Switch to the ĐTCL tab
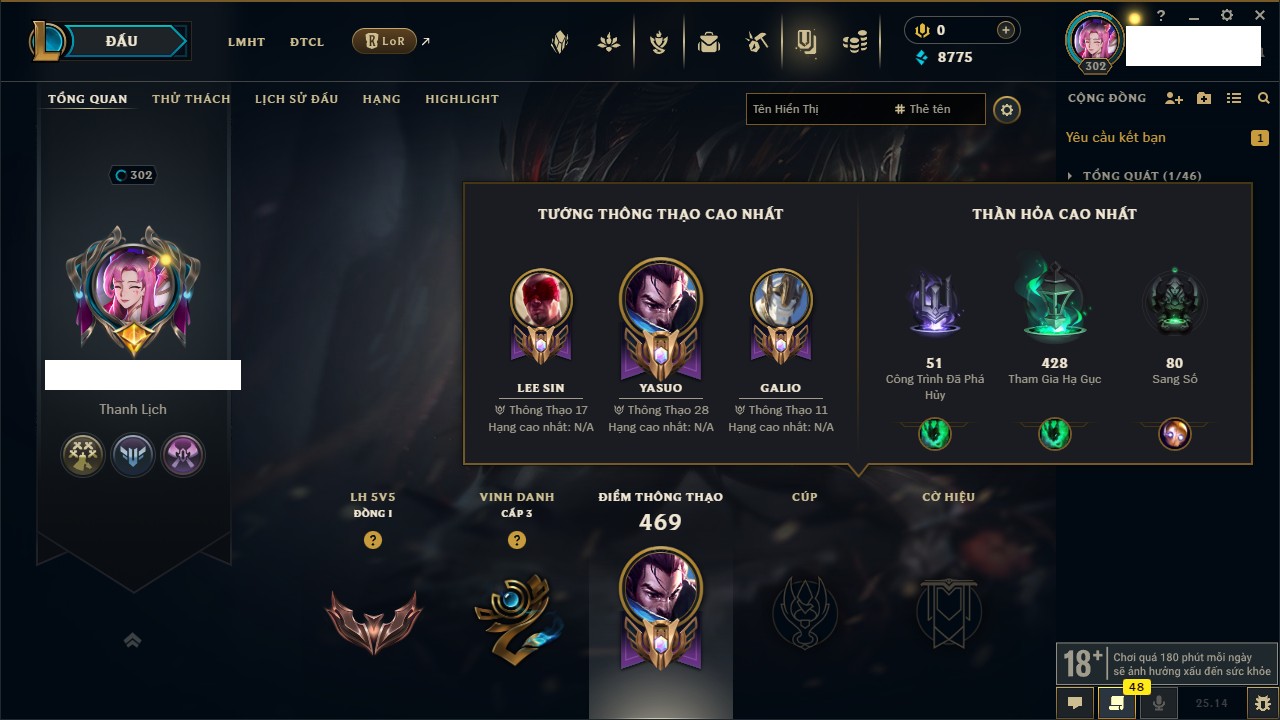 [x=307, y=42]
